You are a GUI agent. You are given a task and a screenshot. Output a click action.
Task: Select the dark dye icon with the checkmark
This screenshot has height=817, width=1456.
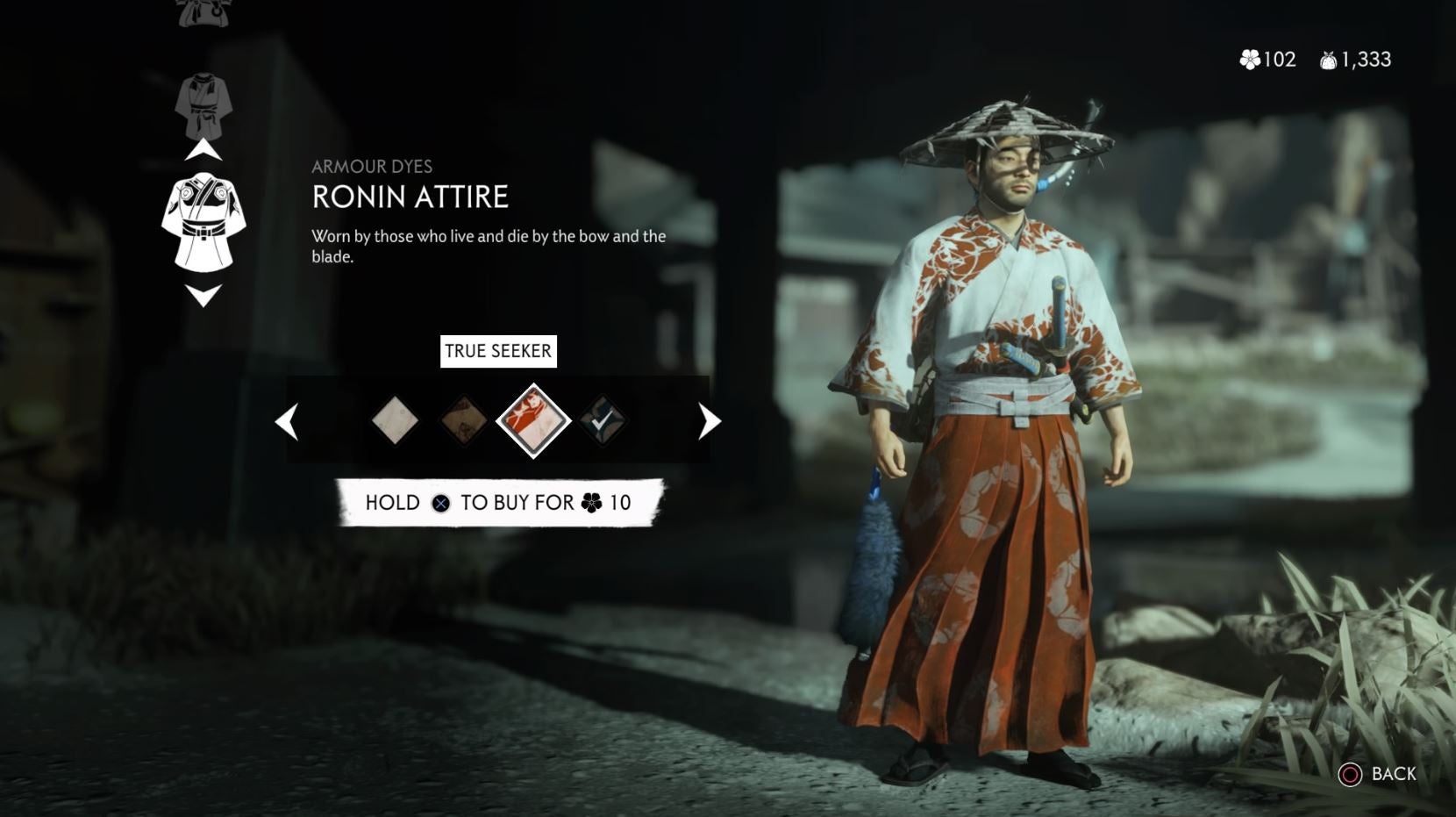[602, 420]
